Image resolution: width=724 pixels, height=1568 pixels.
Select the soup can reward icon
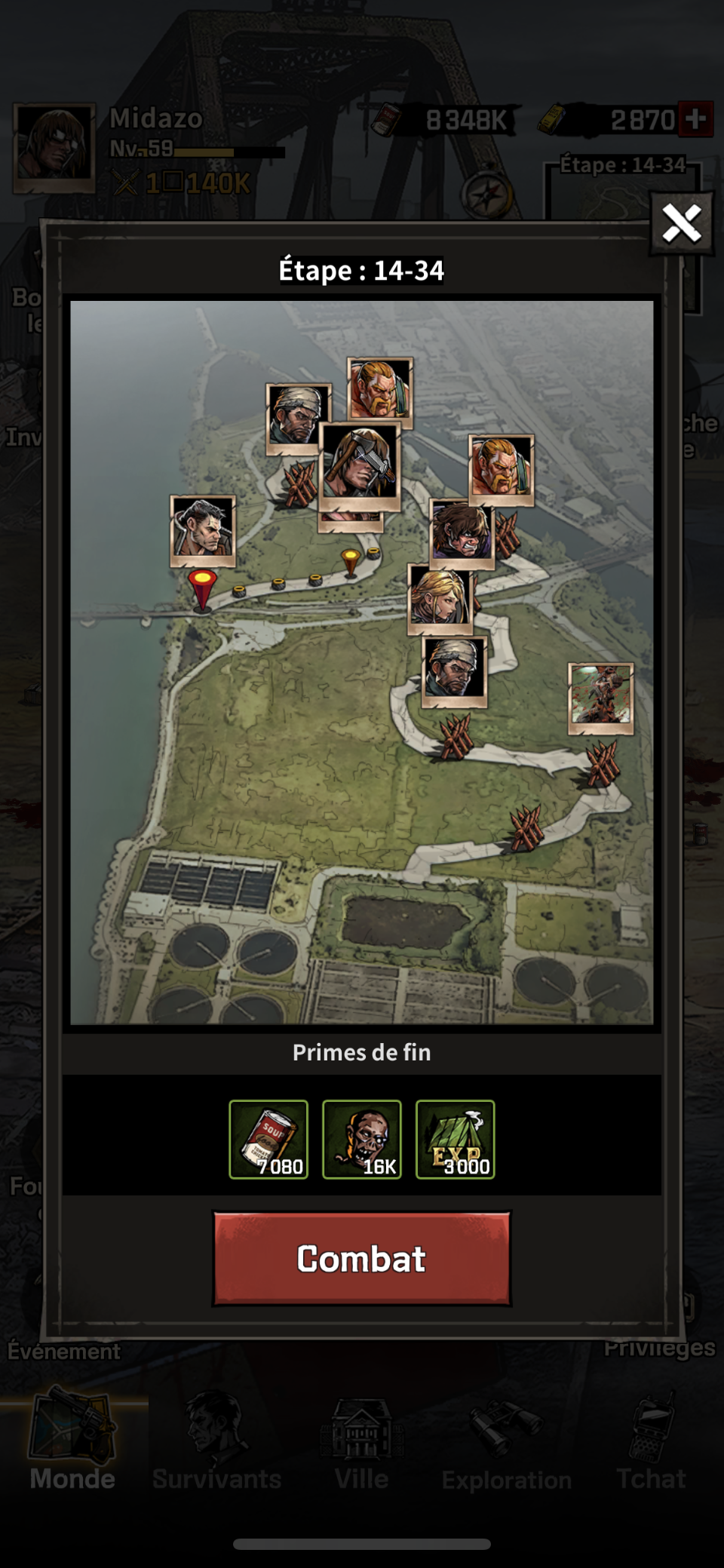click(268, 1139)
